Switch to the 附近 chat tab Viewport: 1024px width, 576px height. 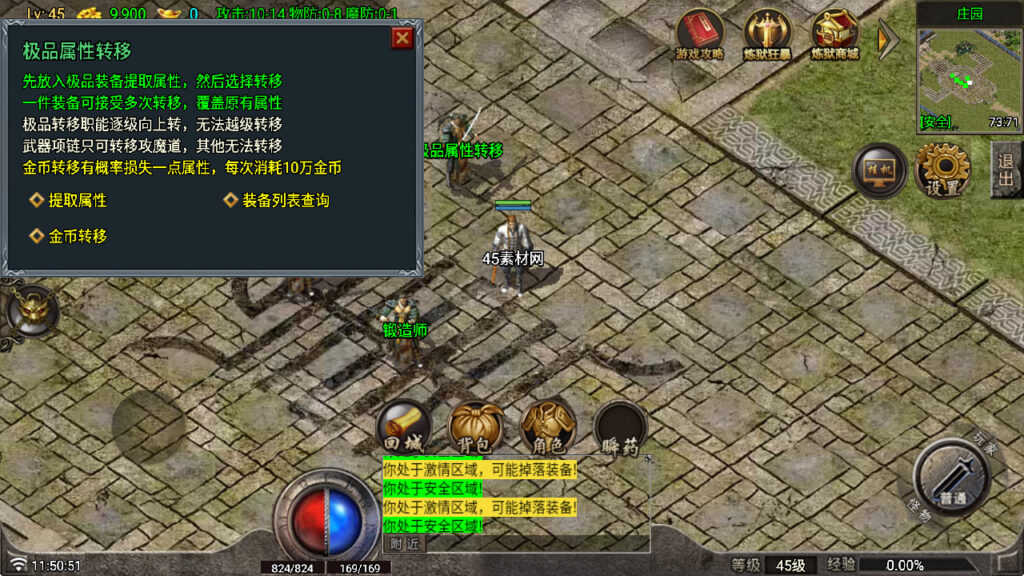coord(405,544)
